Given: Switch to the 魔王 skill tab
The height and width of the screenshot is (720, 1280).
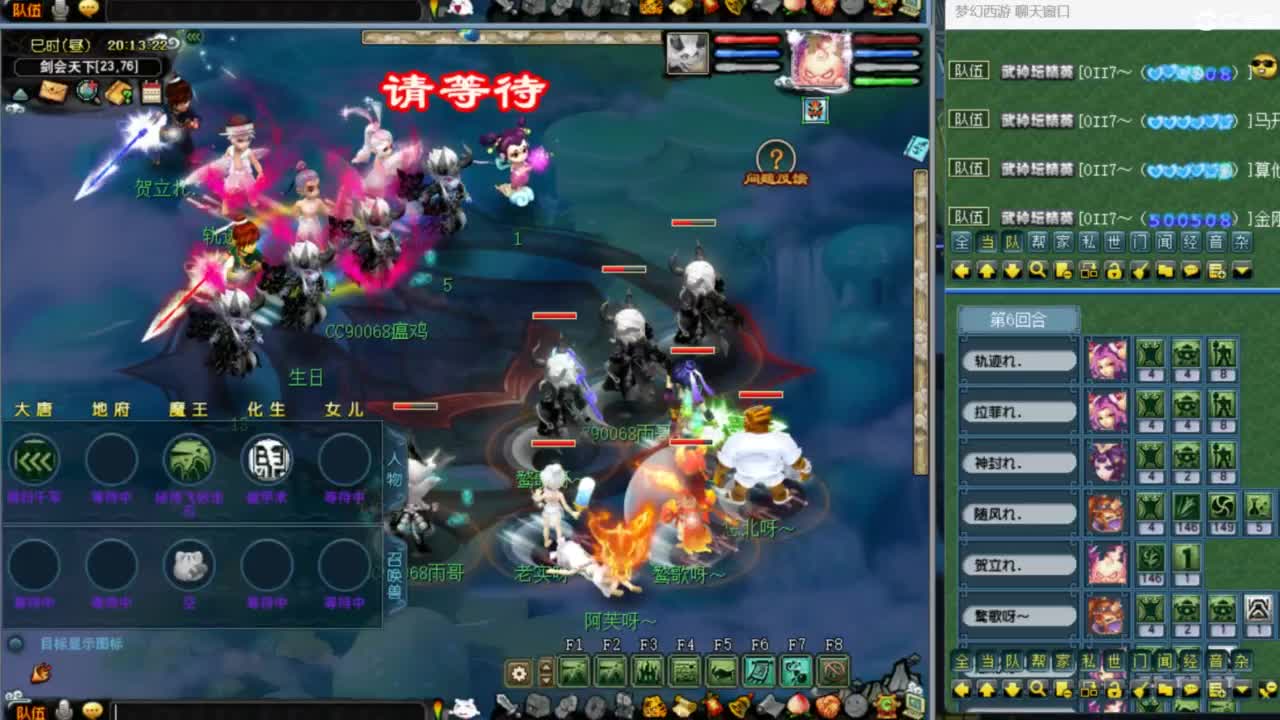Looking at the screenshot, I should pos(189,408).
